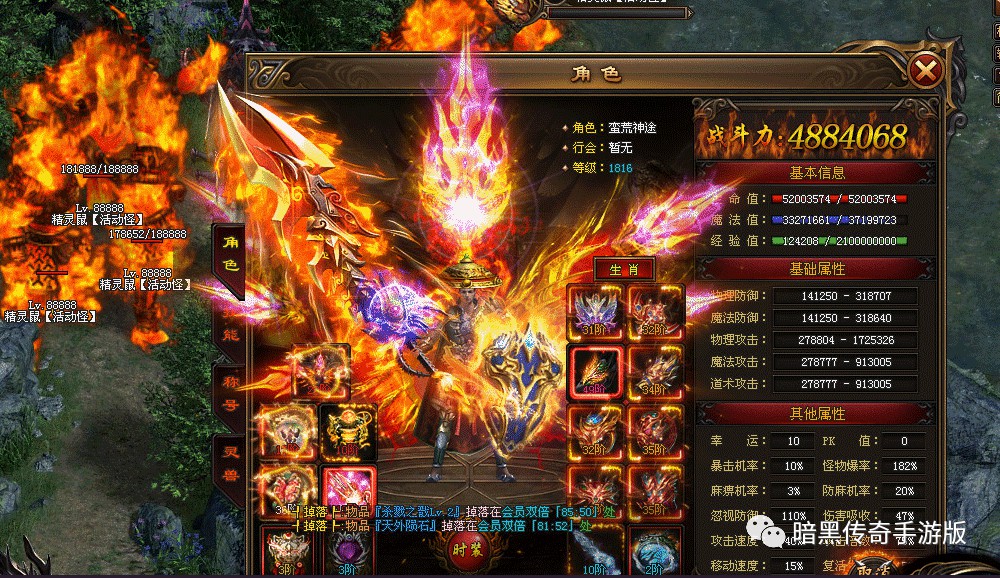This screenshot has height=578, width=1000.
Task: Close the character panel with the X
Action: 927,71
